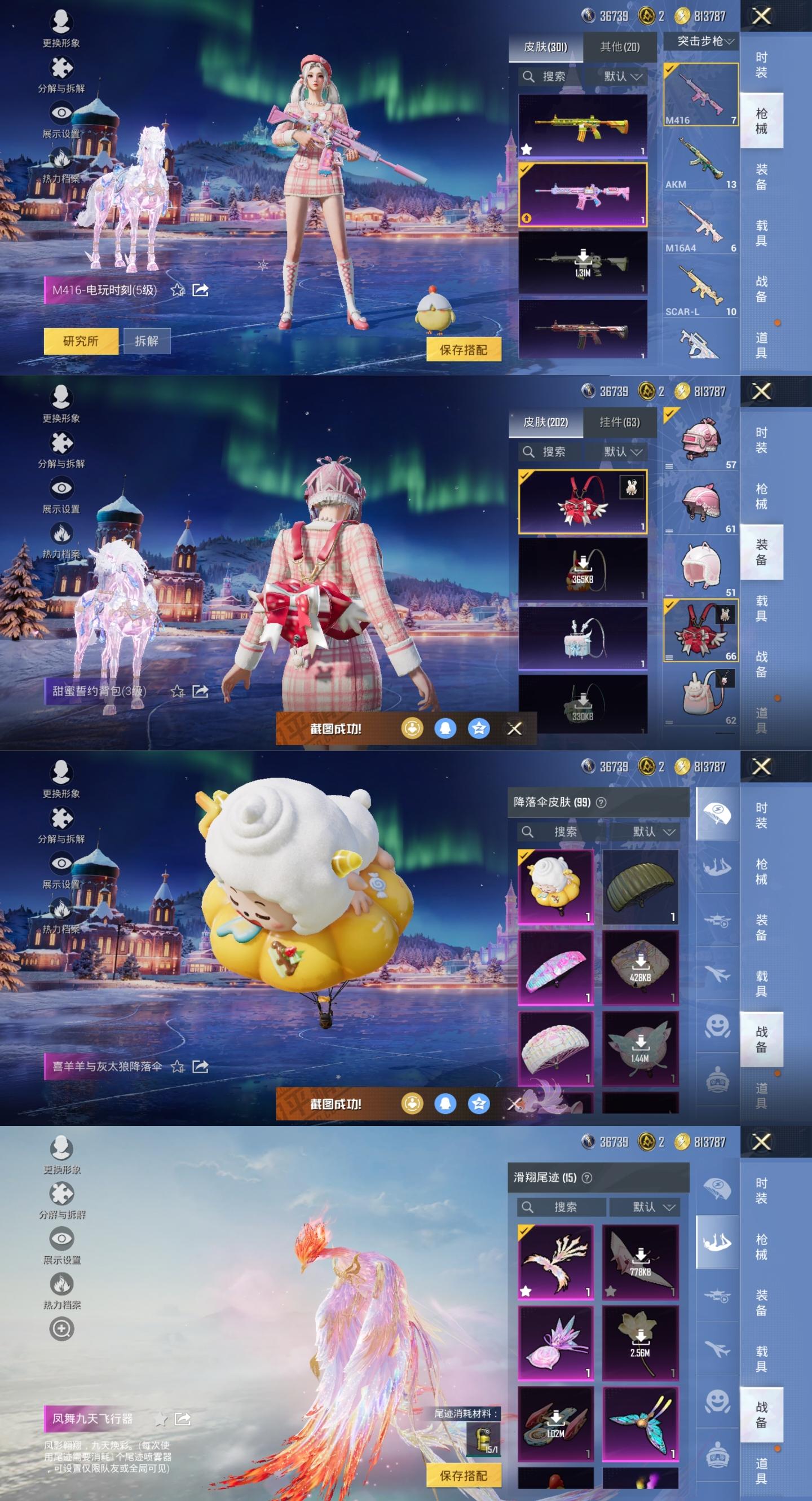Tap the 拆解 dismantle button
812x1501 pixels.
click(x=146, y=341)
